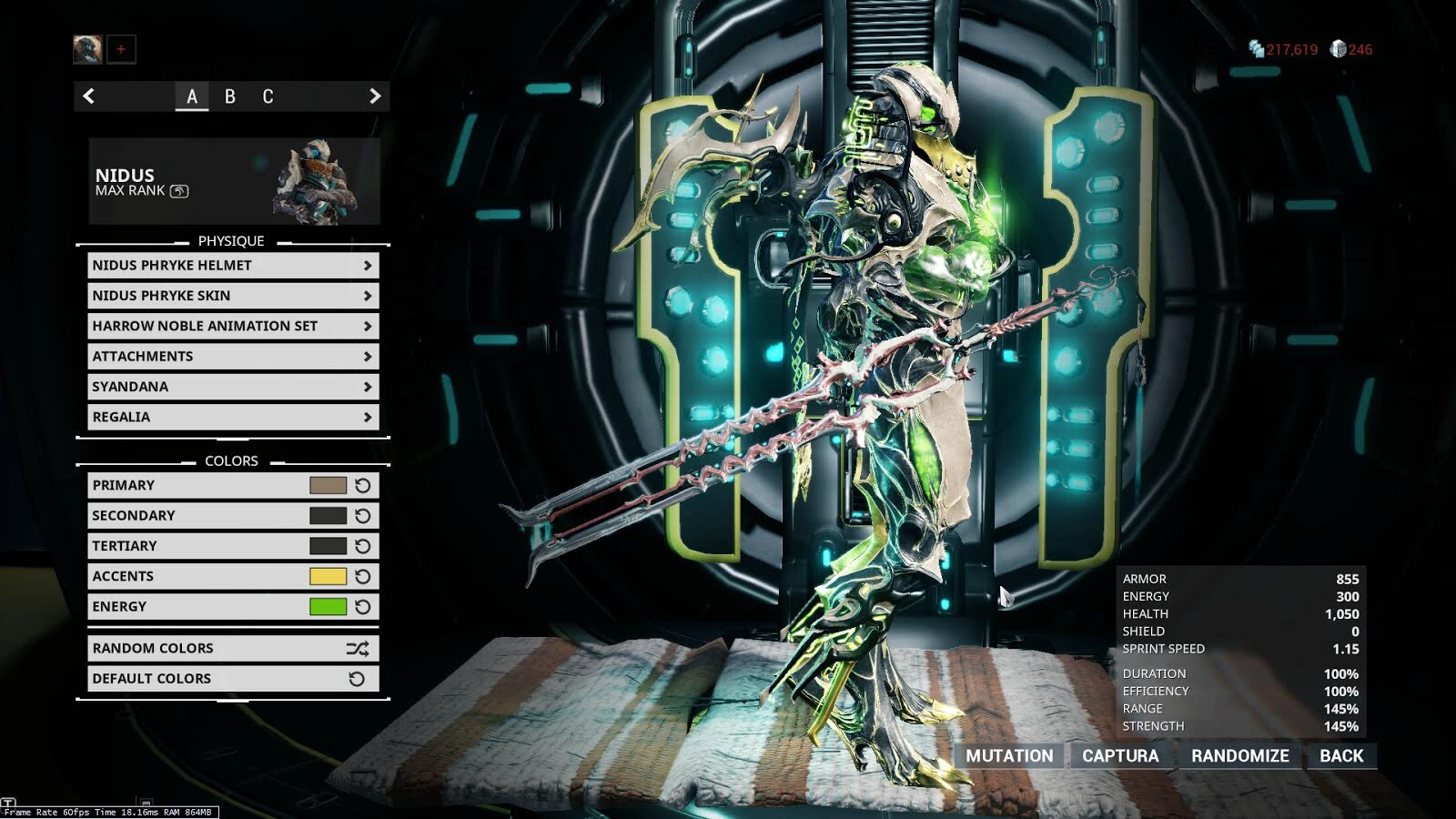Expand the Attachments section
The width and height of the screenshot is (1456, 819).
(232, 356)
